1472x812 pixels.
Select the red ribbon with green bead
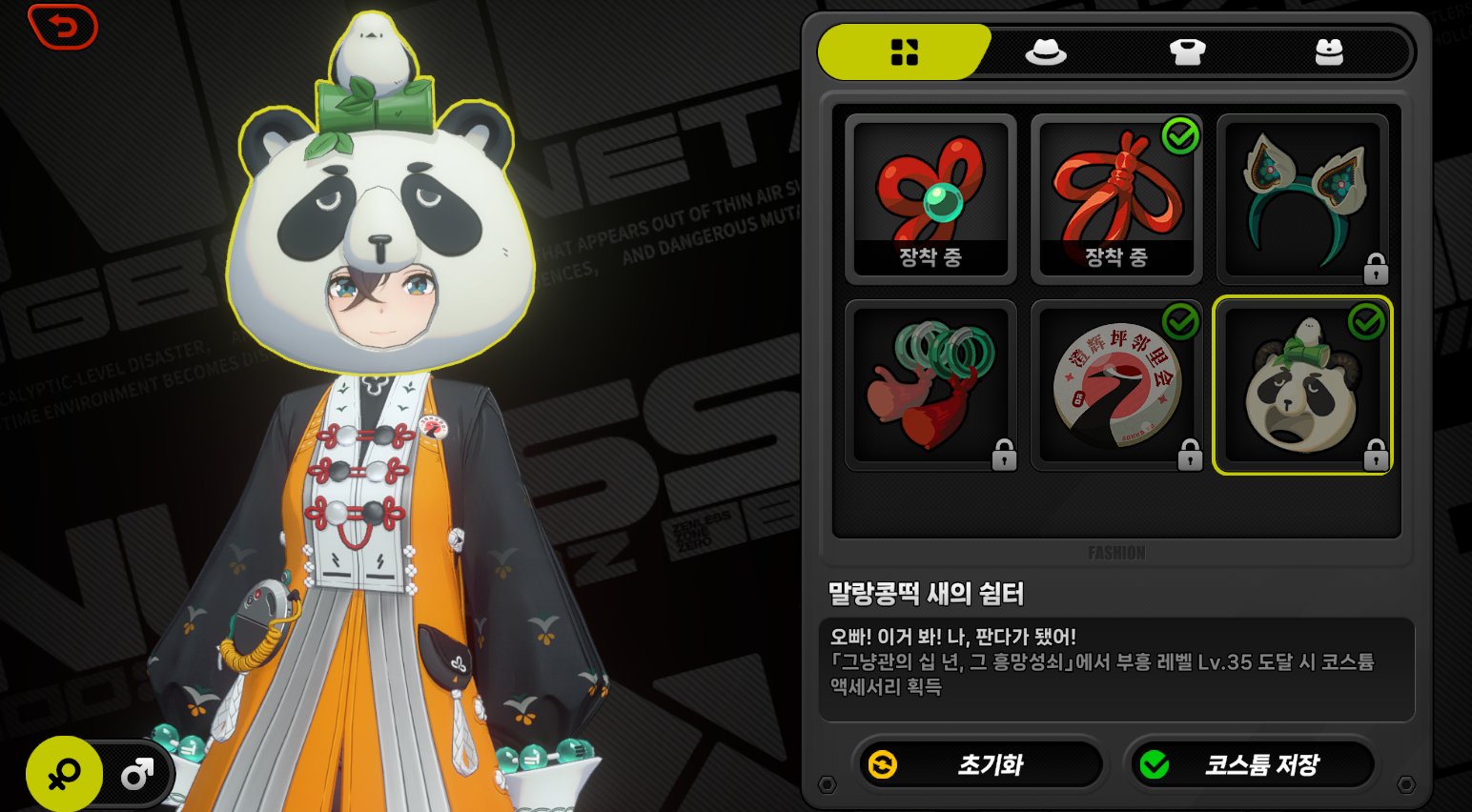tap(930, 198)
